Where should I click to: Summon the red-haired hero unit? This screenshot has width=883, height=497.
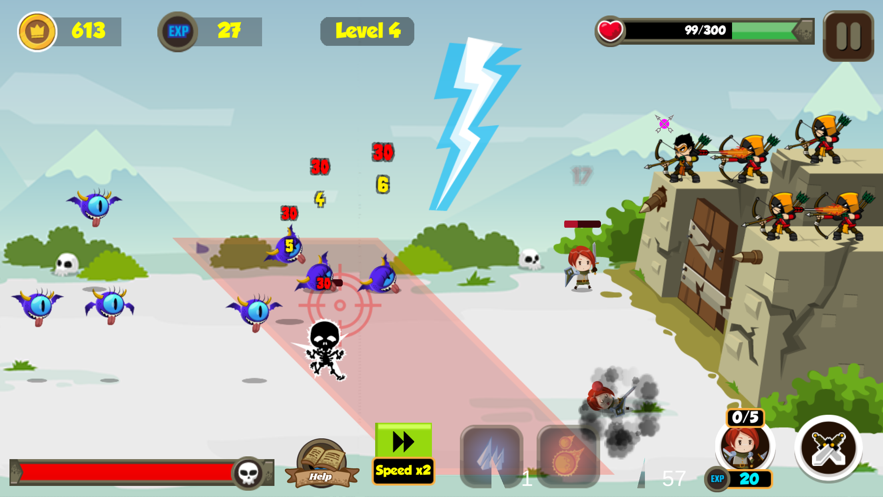pyautogui.click(x=744, y=445)
